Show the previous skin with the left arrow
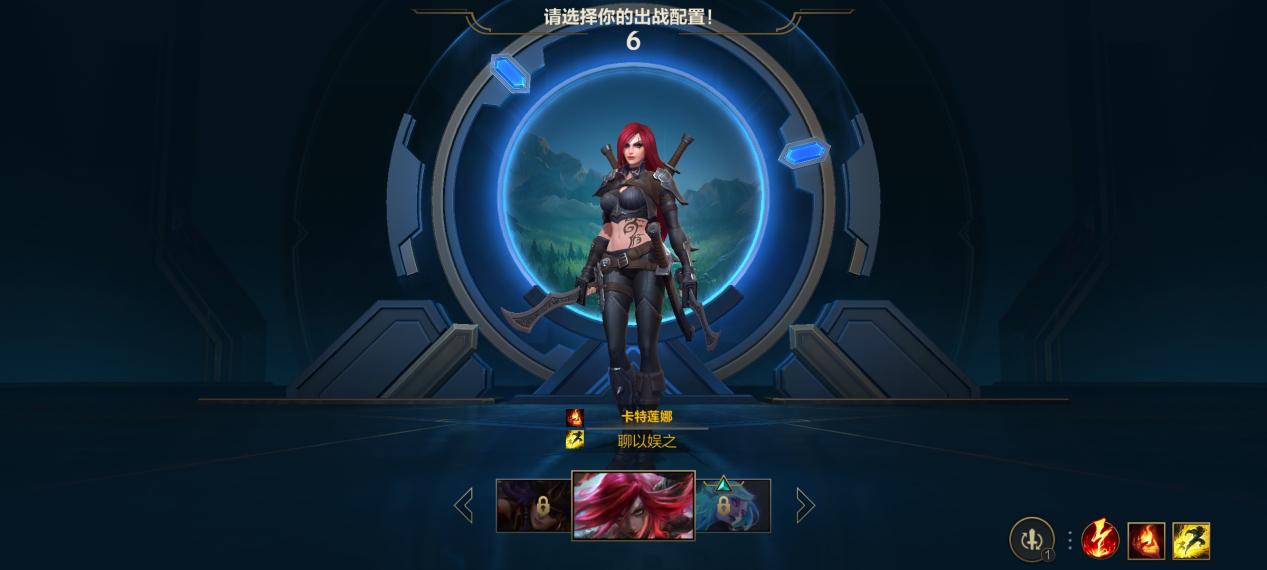The image size is (1267, 570). 464,506
